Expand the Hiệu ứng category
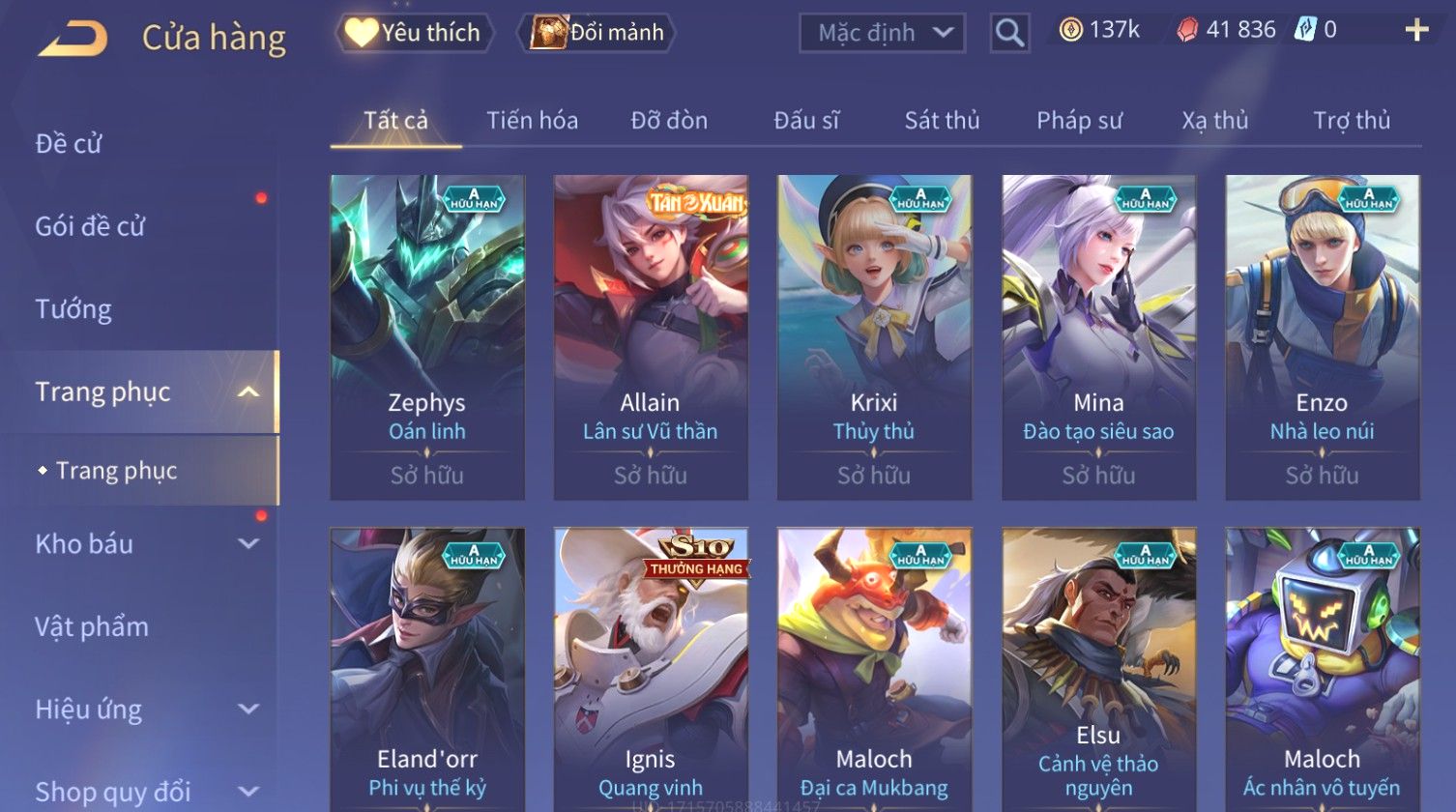 [145, 710]
